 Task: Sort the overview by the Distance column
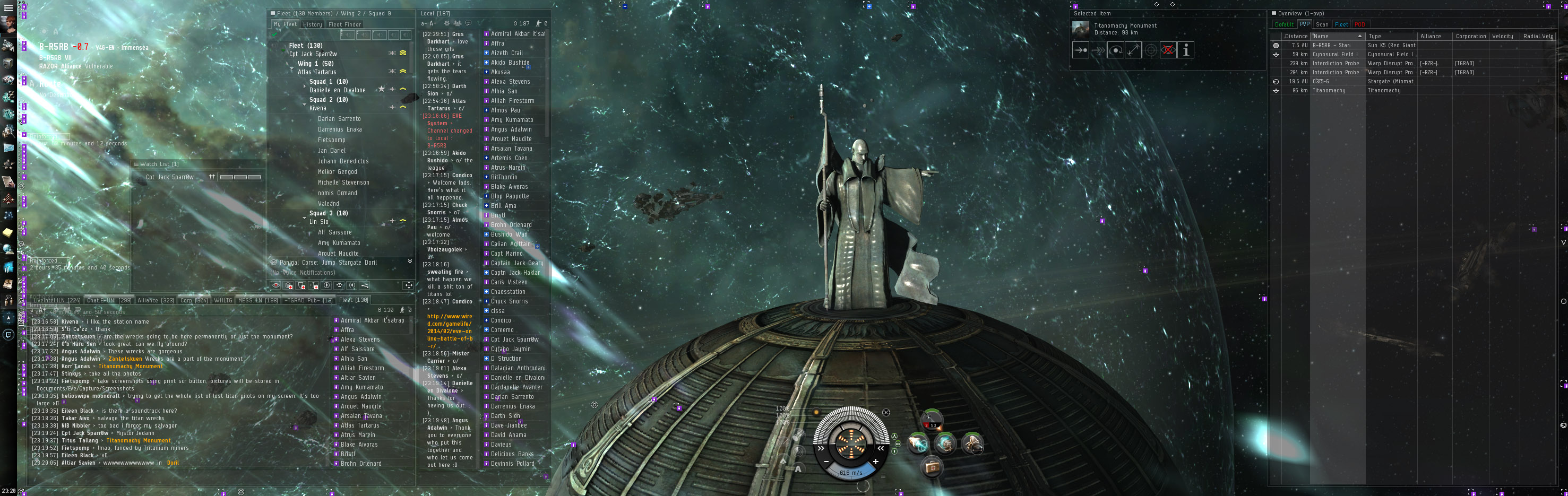(1295, 37)
